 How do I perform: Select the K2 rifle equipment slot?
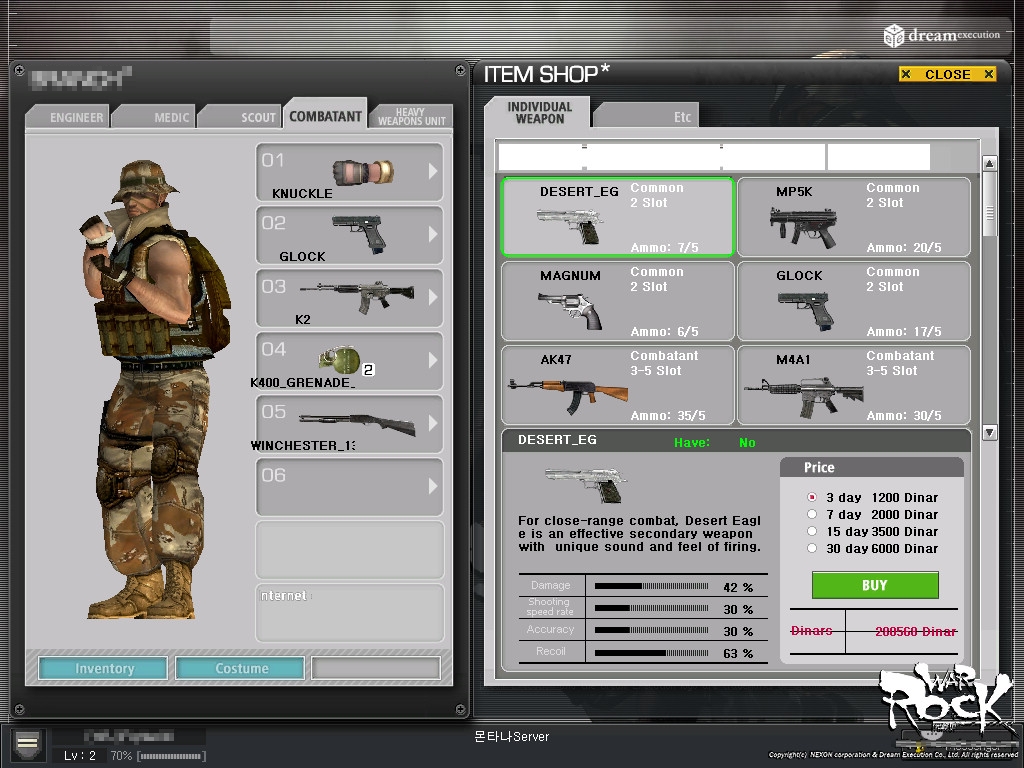click(349, 297)
